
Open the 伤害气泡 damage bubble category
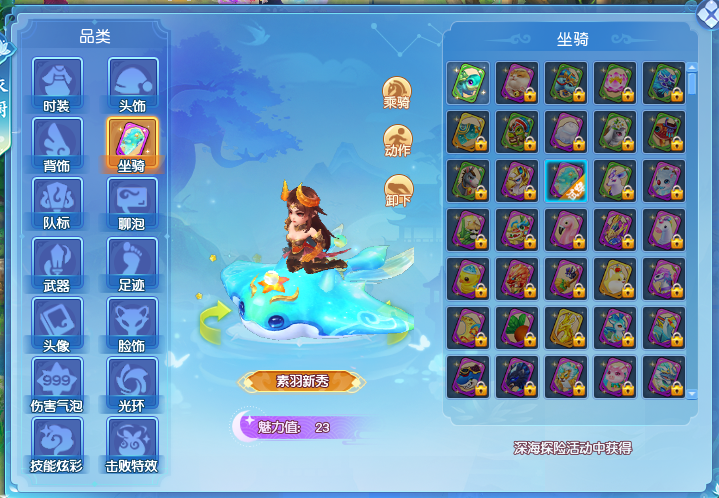[x=57, y=383]
